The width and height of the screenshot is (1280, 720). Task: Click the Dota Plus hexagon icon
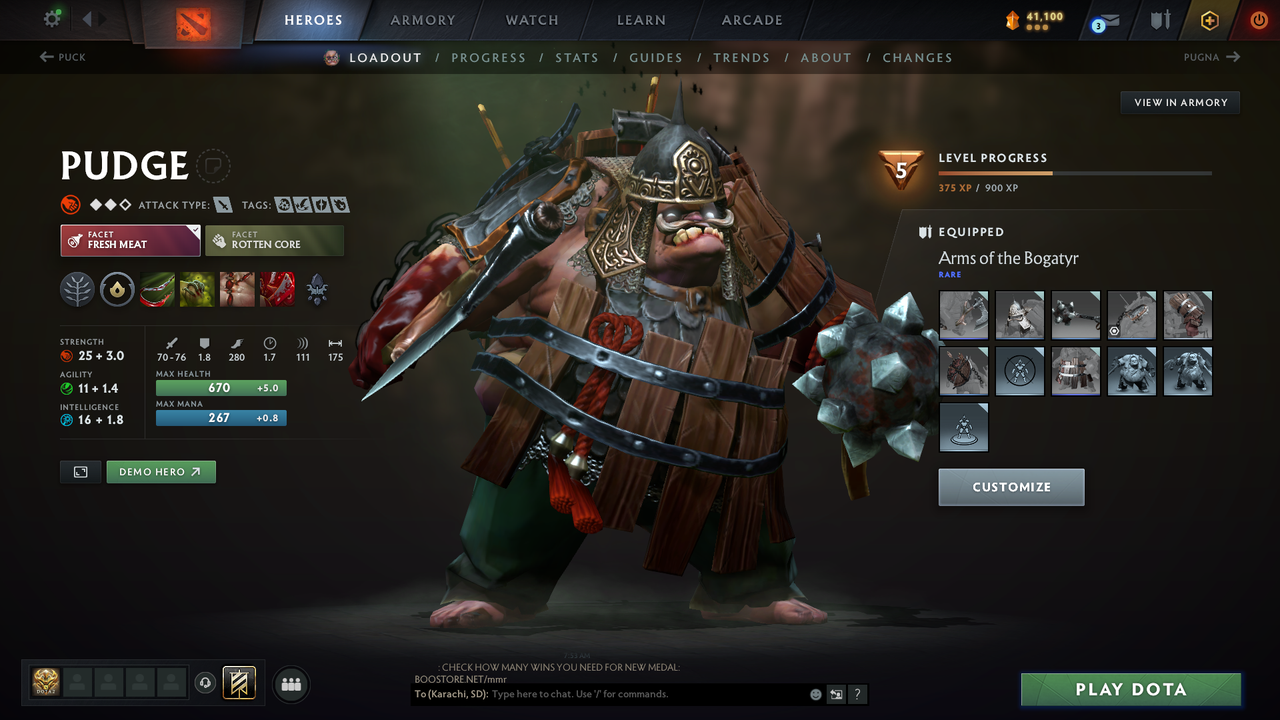coord(1209,19)
